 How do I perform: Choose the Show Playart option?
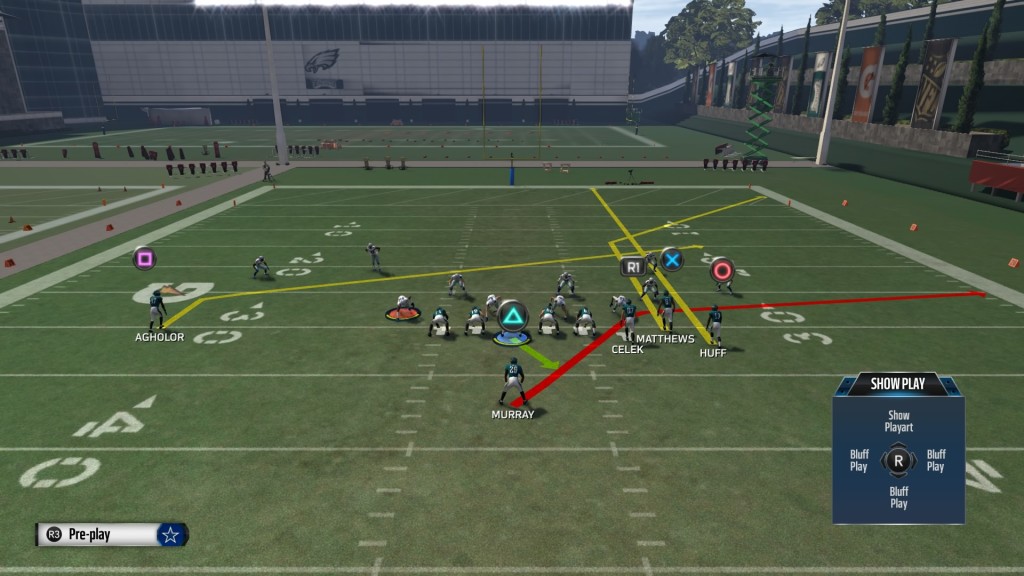pos(898,421)
